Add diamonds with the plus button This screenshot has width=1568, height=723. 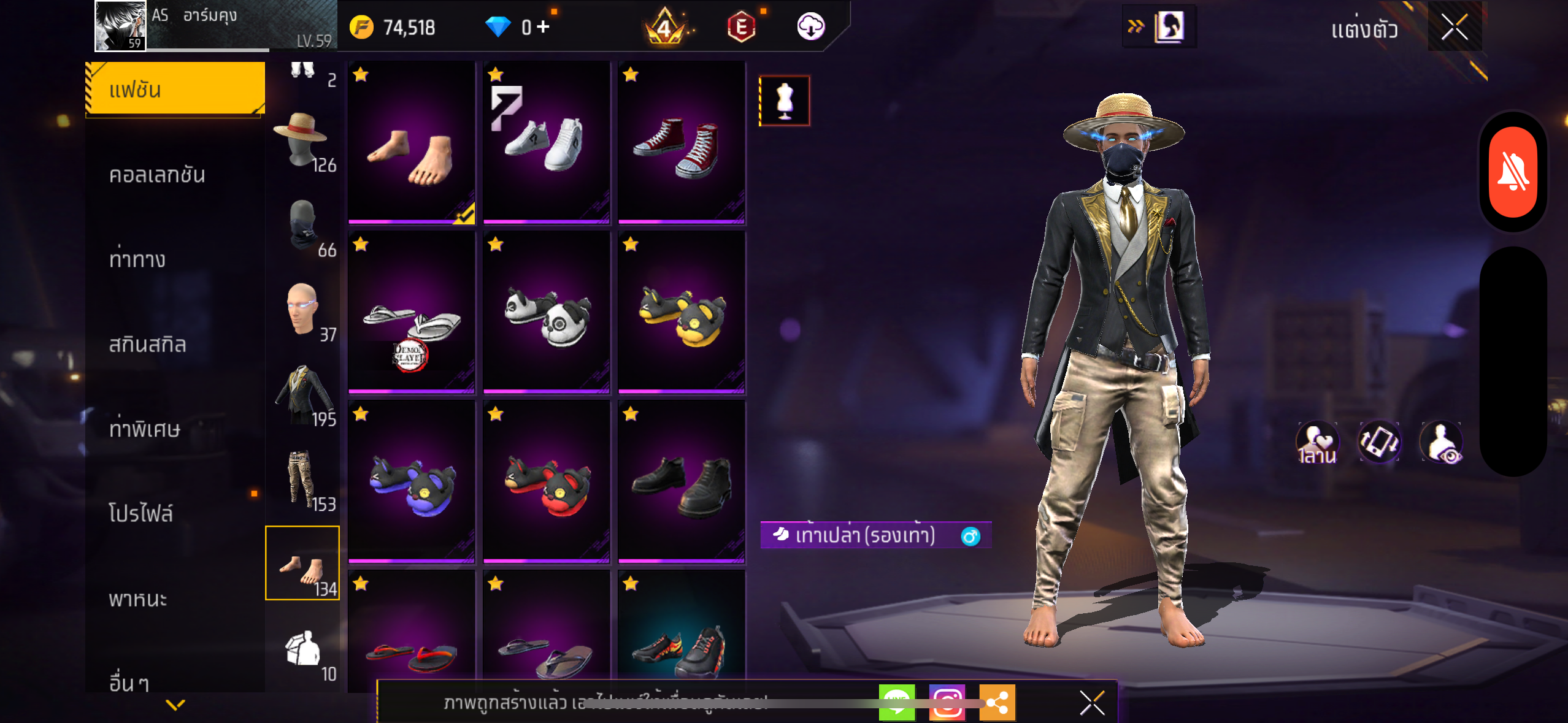click(543, 27)
